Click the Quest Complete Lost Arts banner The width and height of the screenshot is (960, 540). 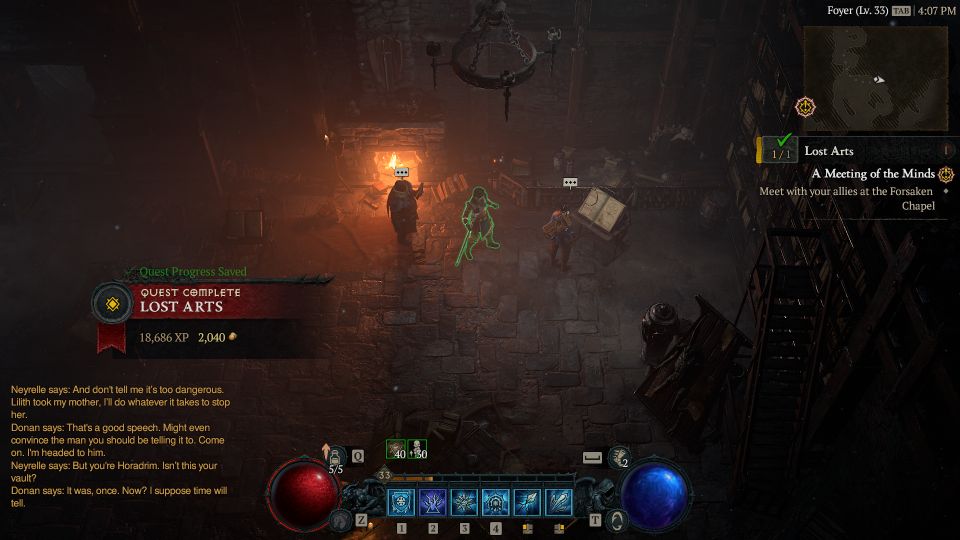click(x=210, y=301)
